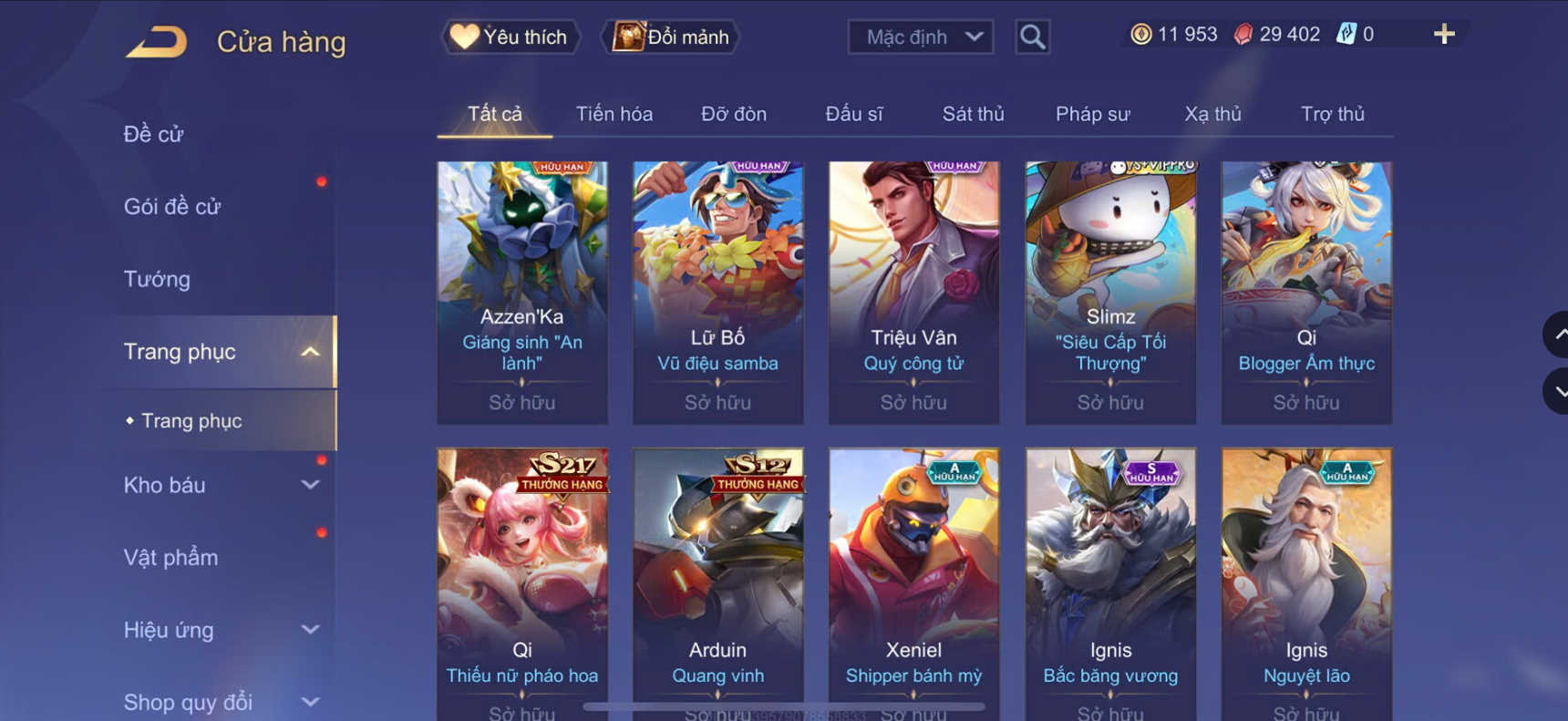
Task: Open favorites via the heart icon
Action: point(510,36)
